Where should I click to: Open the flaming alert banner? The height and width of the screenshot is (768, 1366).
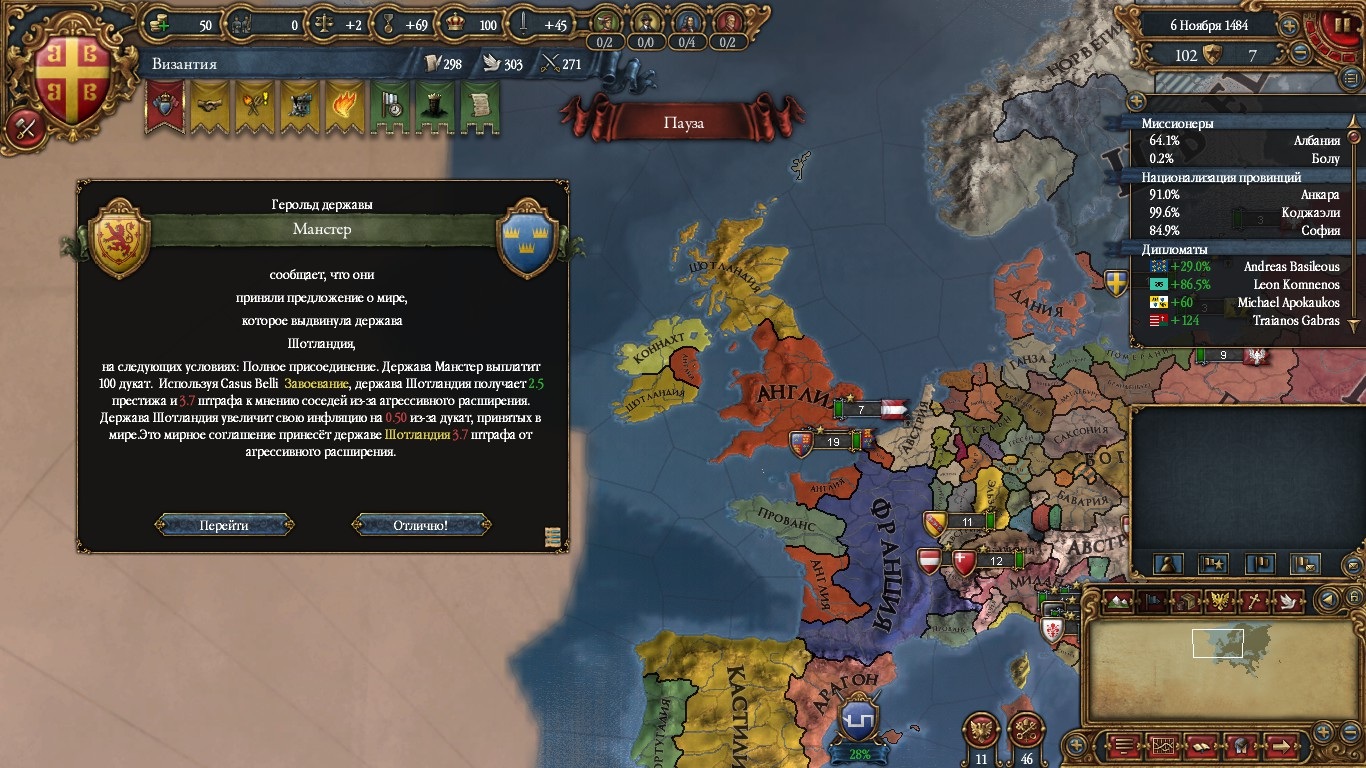pos(343,106)
